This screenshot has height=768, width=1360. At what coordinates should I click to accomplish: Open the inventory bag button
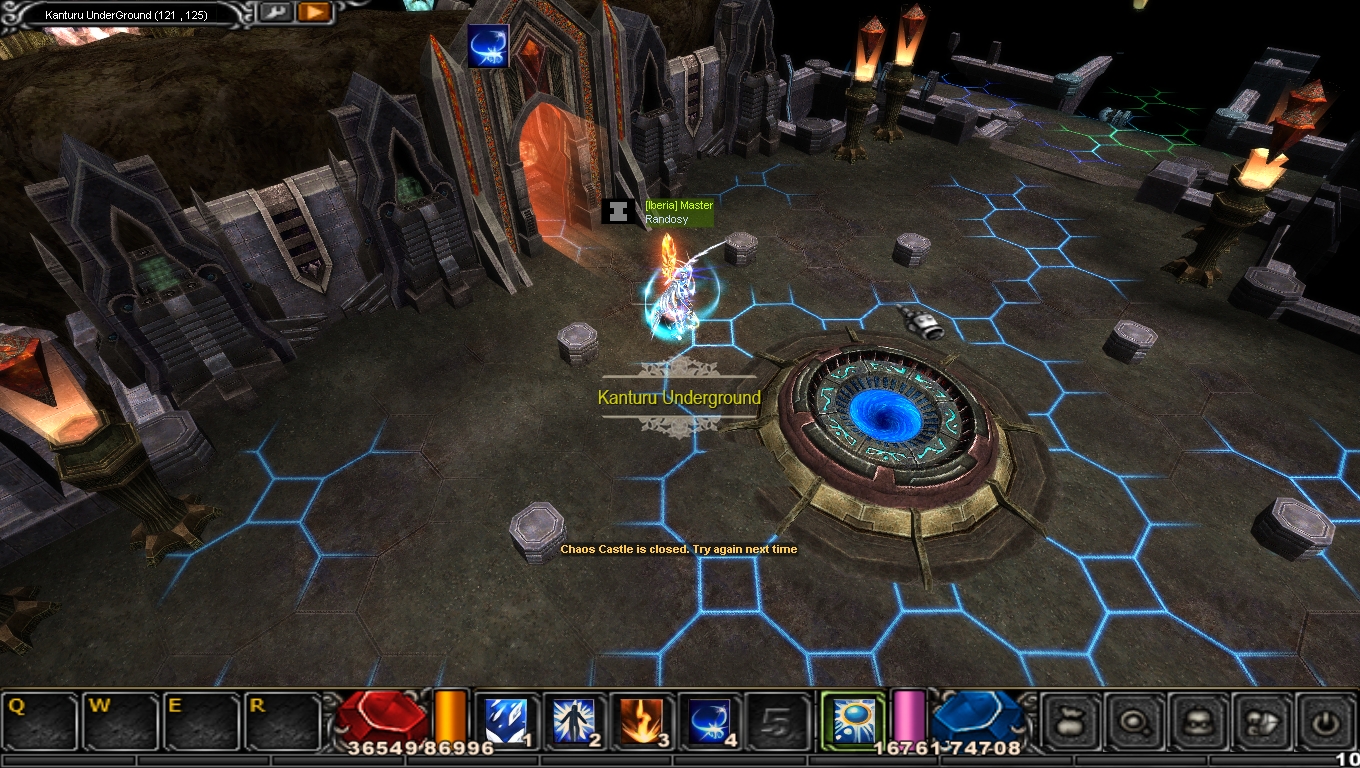pos(1072,721)
